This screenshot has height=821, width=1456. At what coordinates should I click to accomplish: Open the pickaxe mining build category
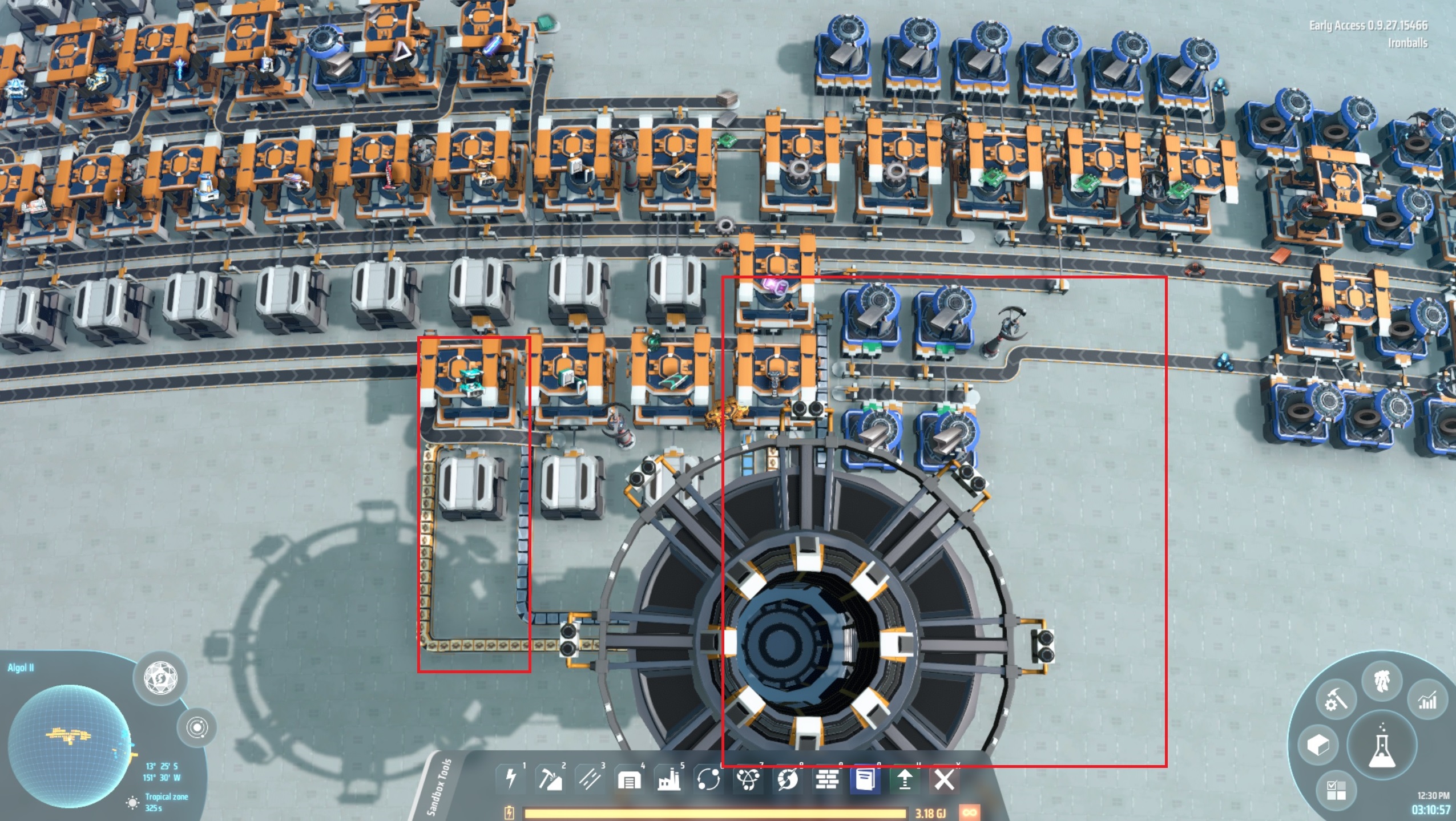[x=549, y=779]
